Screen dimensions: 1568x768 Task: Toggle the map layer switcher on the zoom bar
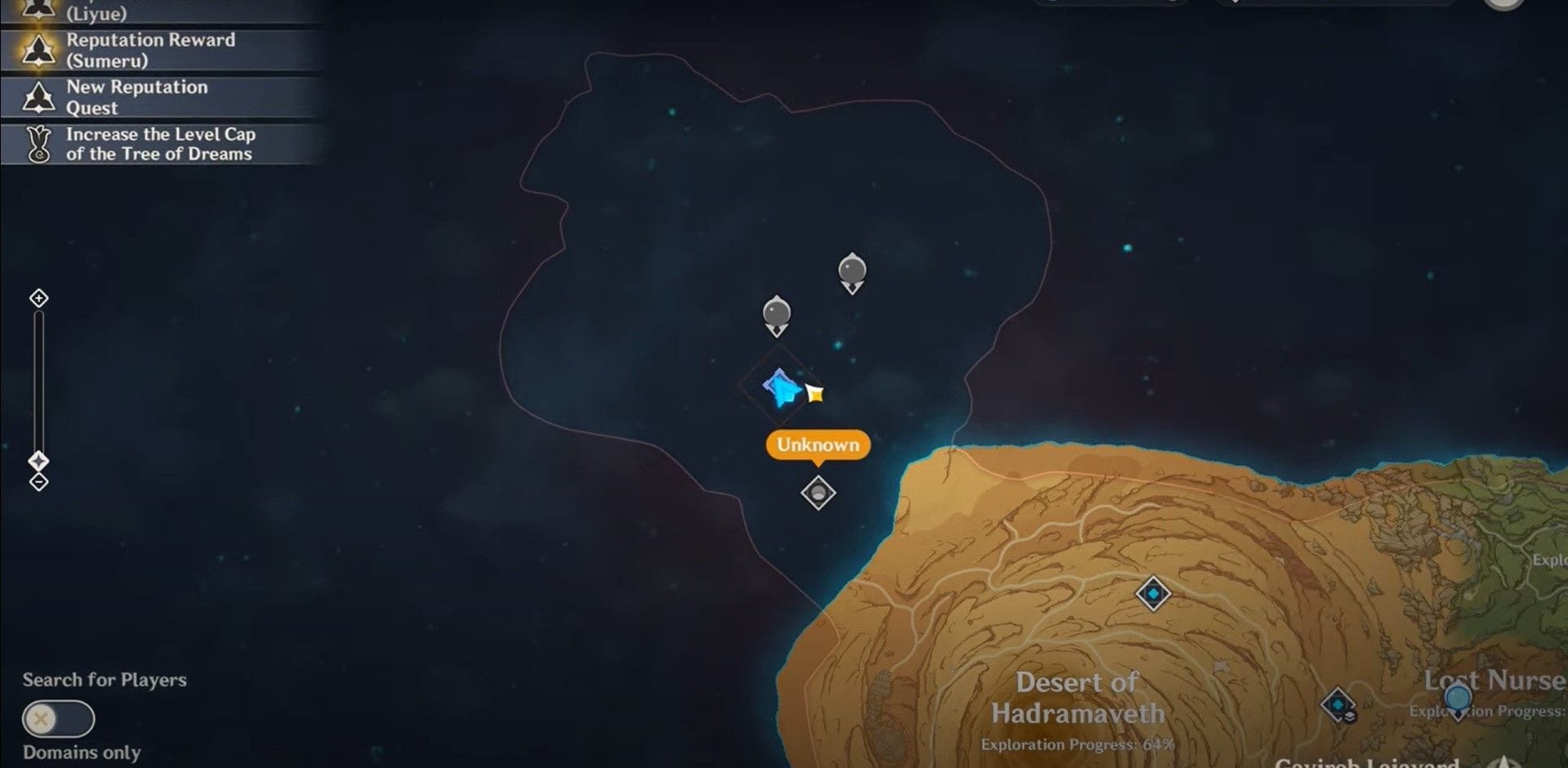click(38, 459)
